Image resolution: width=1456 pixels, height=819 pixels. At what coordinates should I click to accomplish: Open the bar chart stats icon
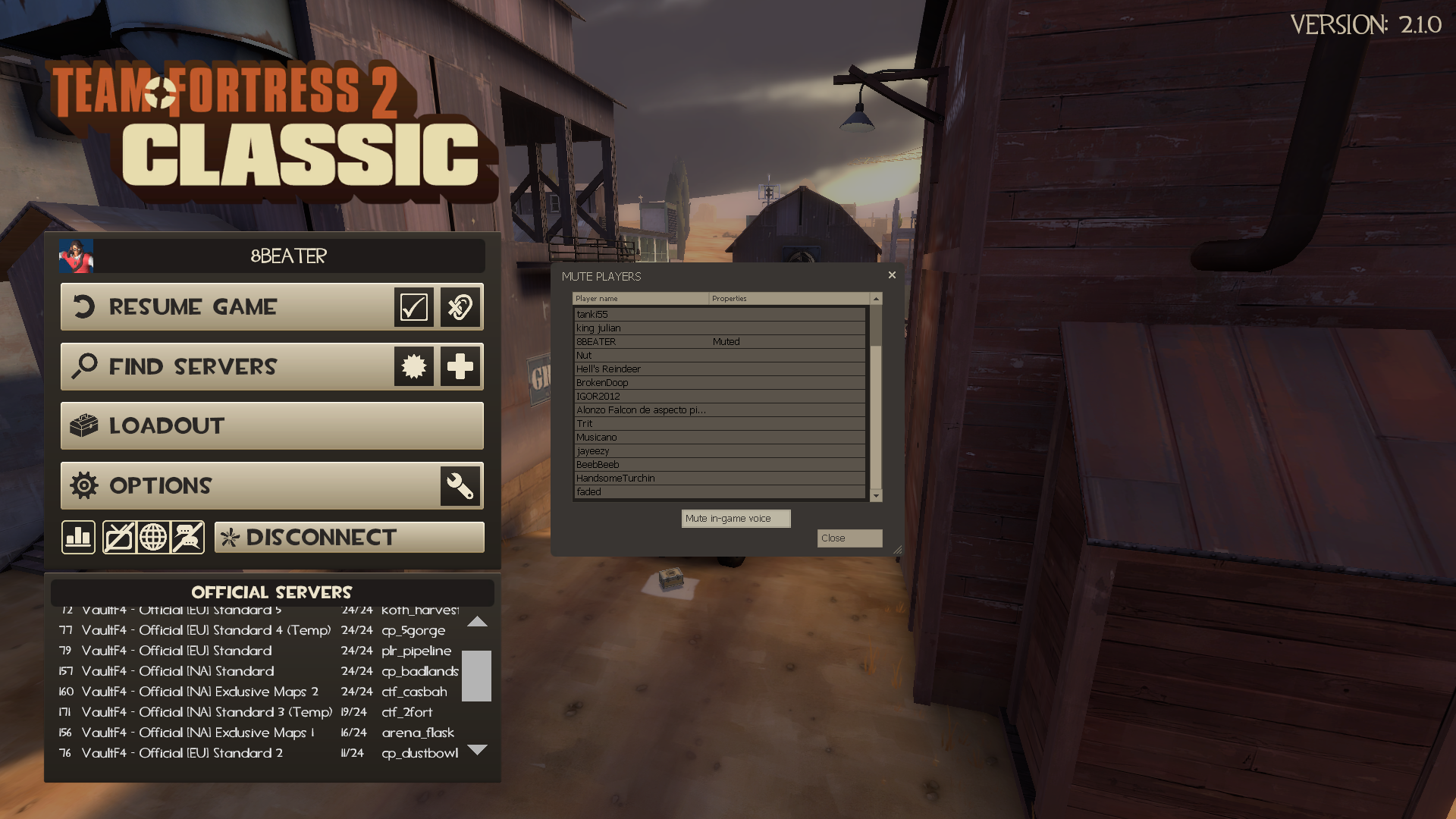click(x=78, y=537)
